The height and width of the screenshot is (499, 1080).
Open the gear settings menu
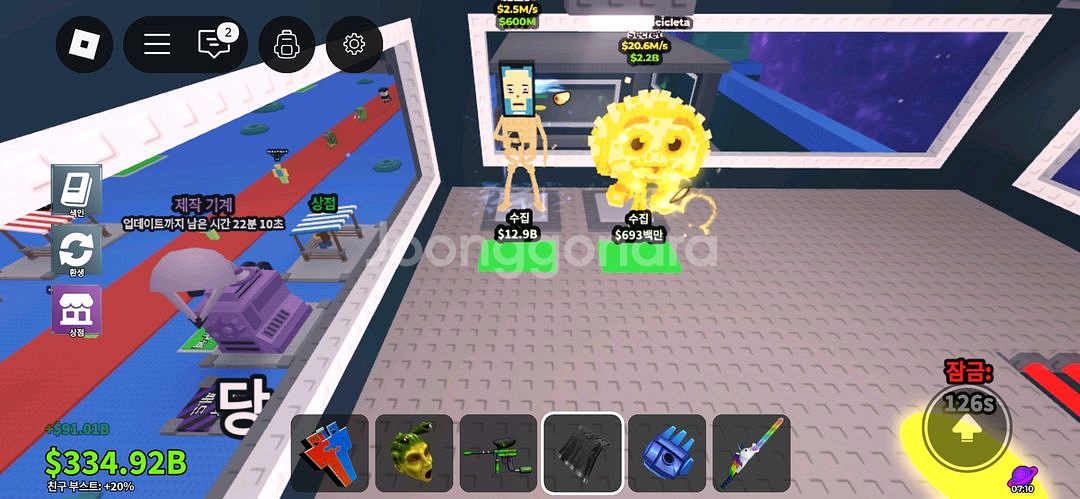(x=354, y=44)
